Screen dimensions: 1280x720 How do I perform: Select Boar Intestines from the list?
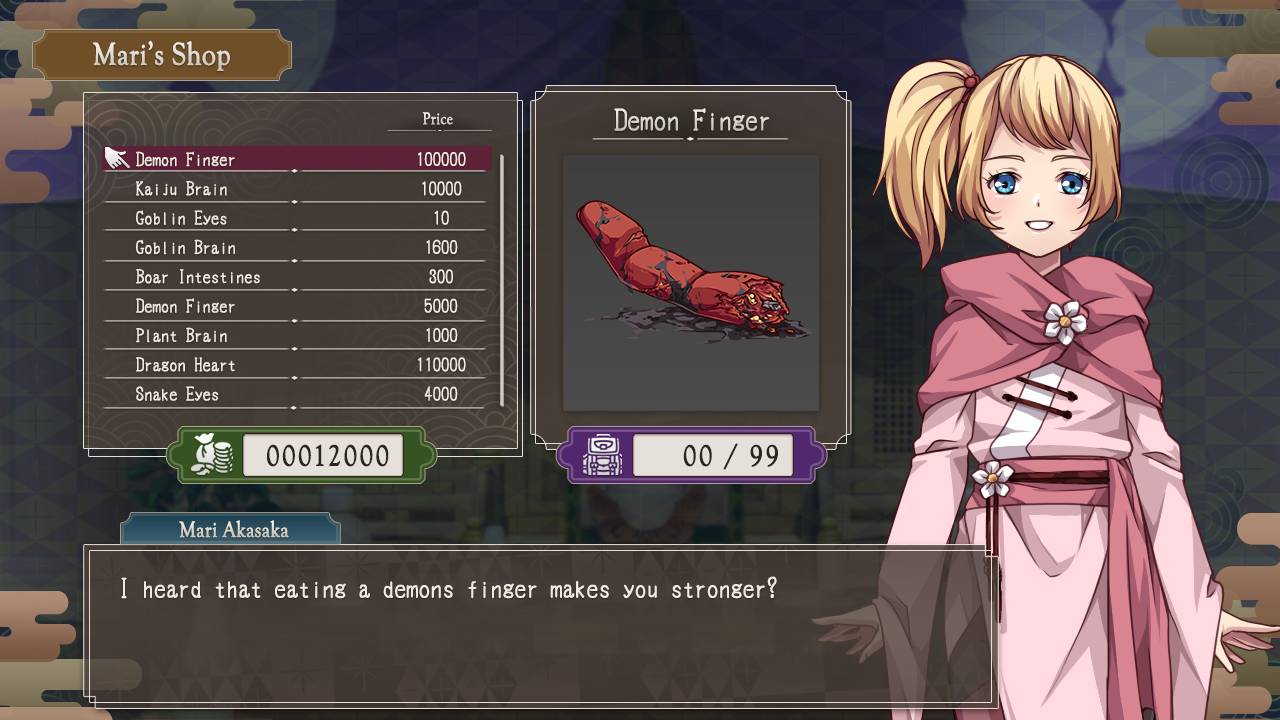[298, 277]
